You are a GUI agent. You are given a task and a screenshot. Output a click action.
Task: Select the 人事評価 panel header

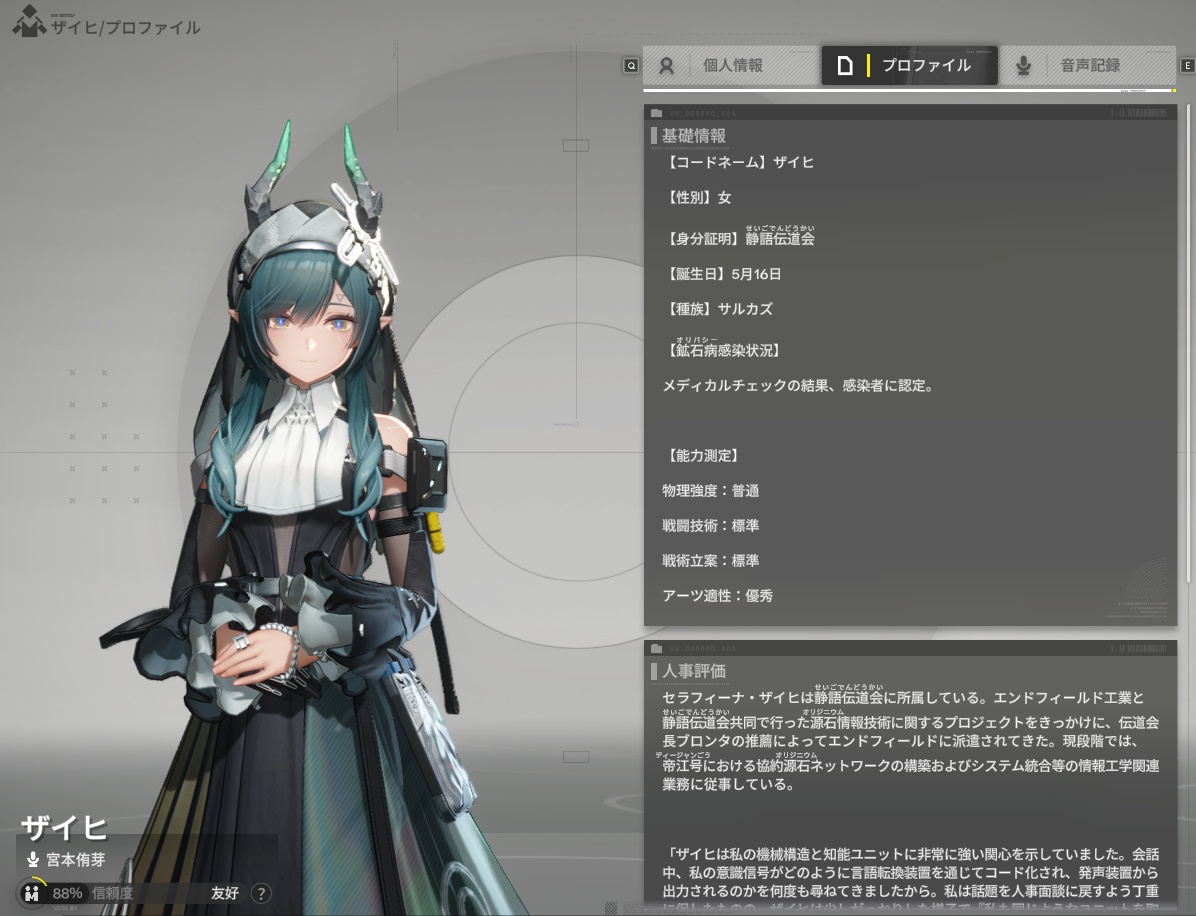[694, 671]
